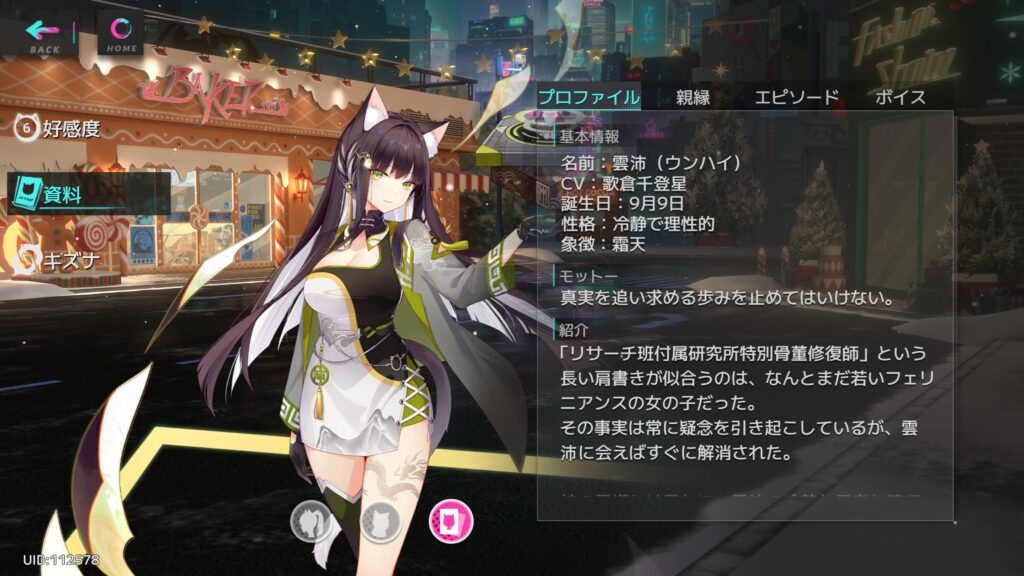
Task: Return to the HOME screen
Action: [122, 34]
